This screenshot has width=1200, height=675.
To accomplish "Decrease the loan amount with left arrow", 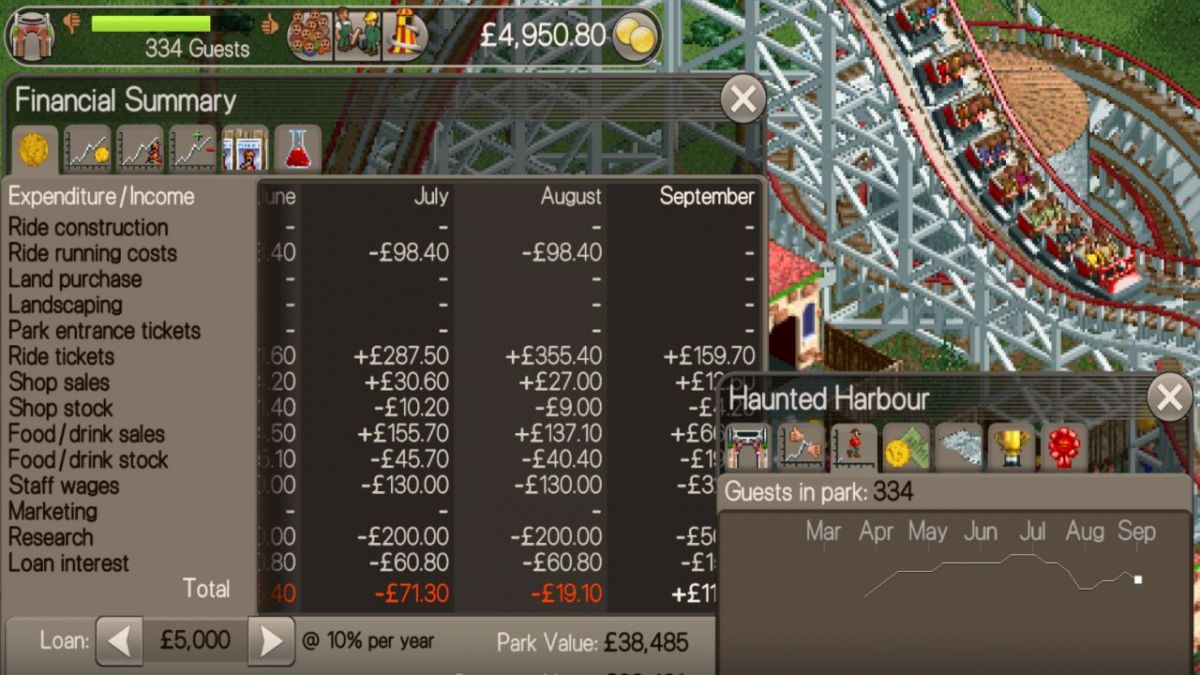I will click(119, 641).
